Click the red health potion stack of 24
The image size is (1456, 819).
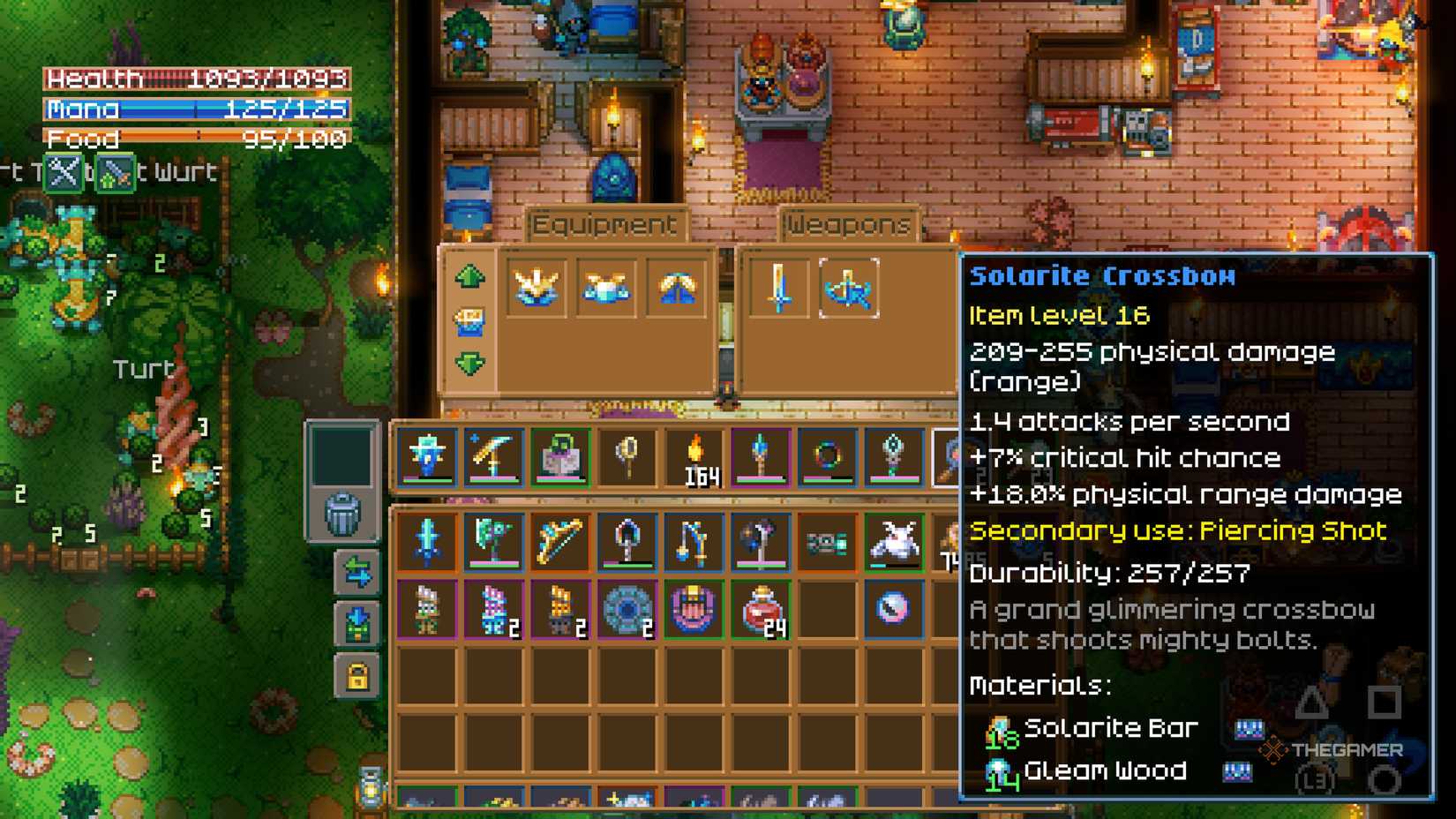point(762,611)
